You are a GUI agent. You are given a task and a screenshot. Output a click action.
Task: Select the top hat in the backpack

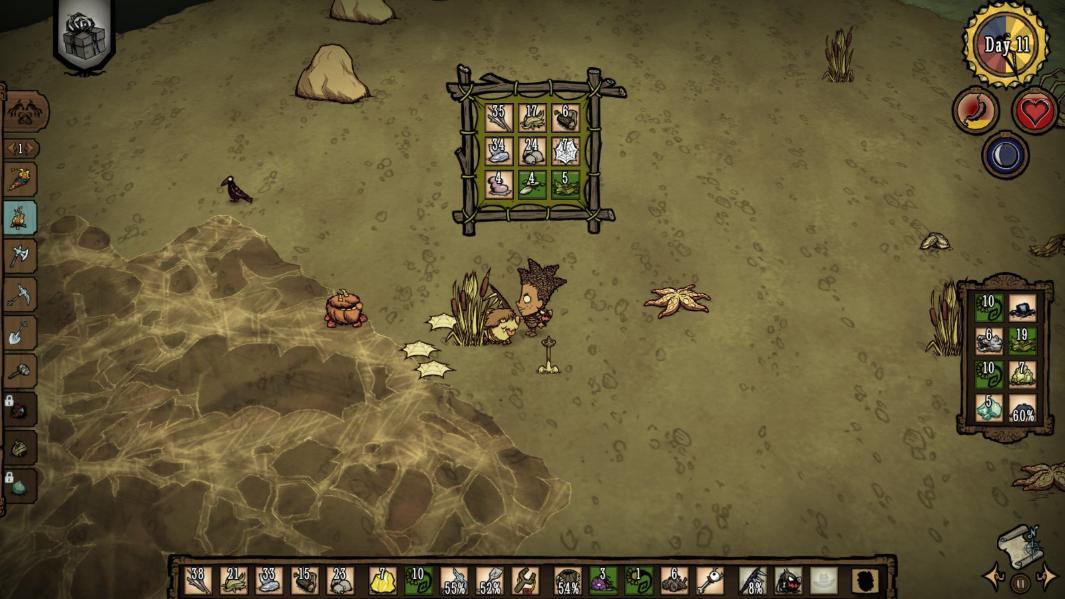[1021, 307]
